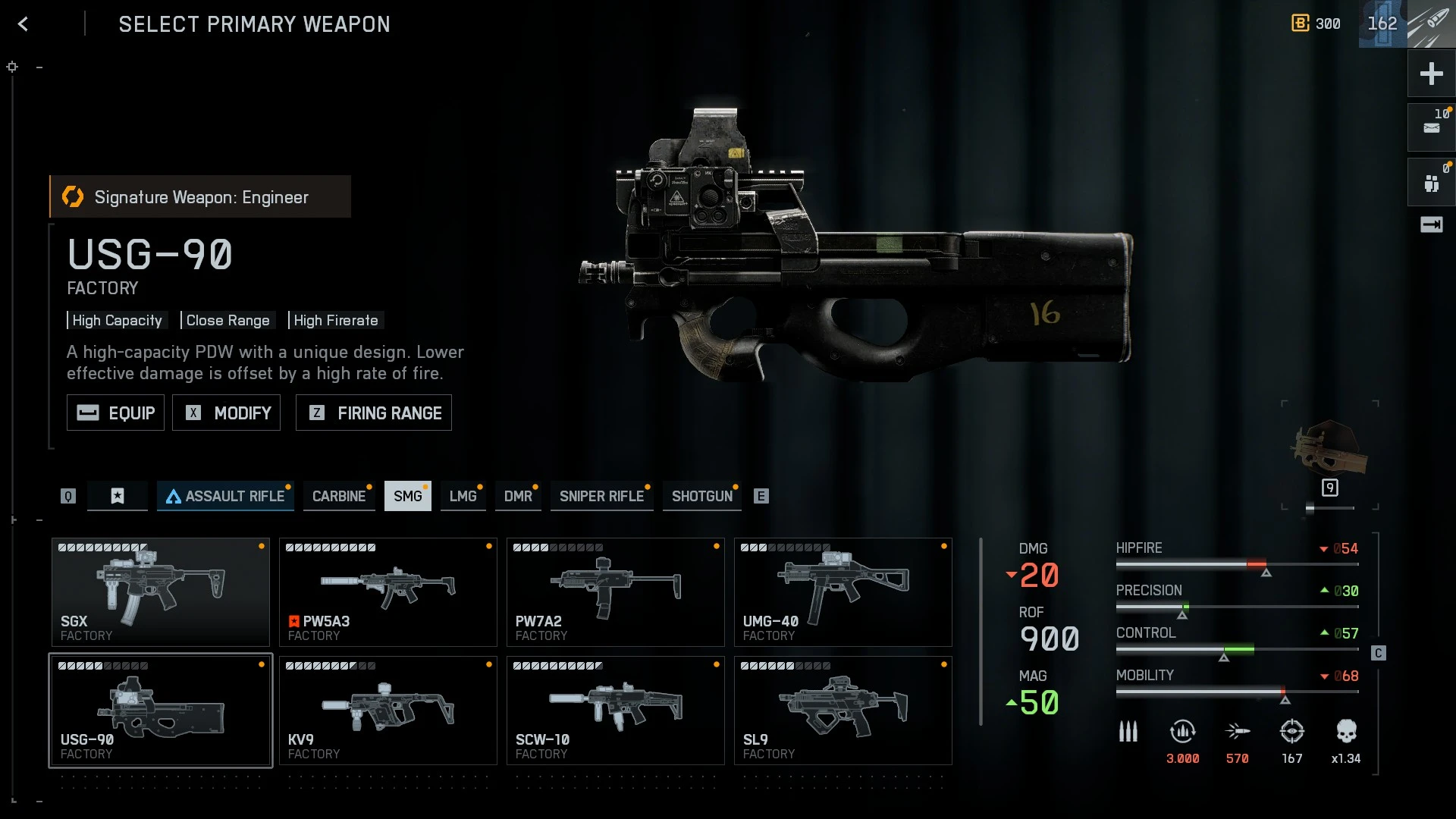This screenshot has width=1456, height=819.
Task: Open the favorites star tab
Action: pyautogui.click(x=117, y=496)
